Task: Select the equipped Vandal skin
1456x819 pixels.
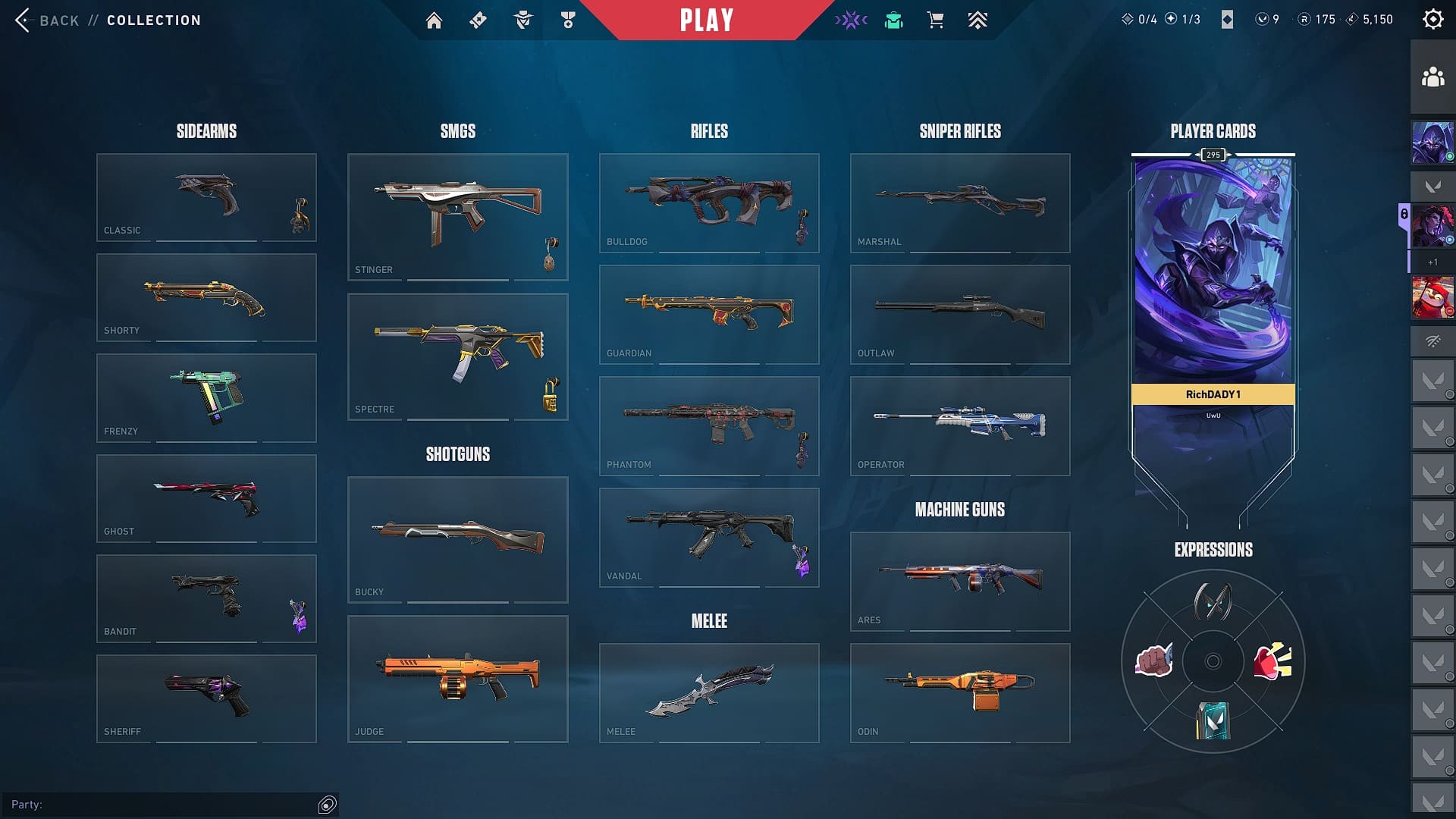Action: point(708,537)
